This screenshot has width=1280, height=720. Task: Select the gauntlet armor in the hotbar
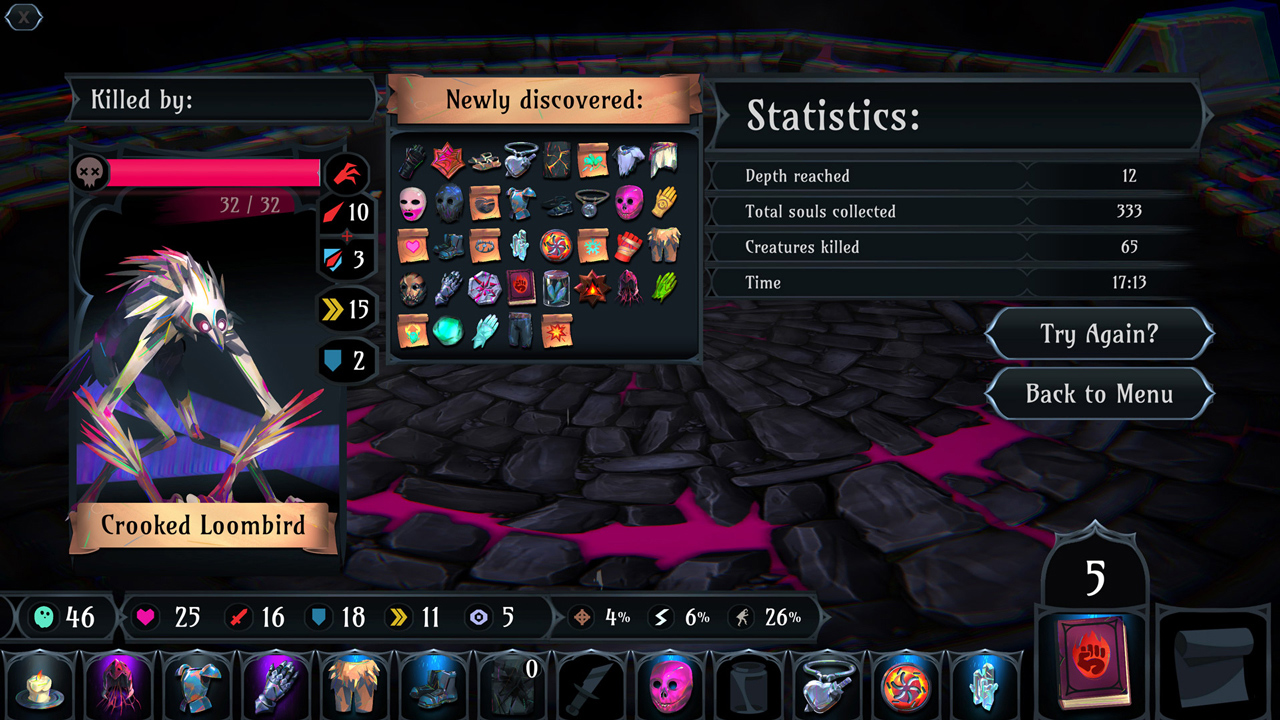(x=277, y=686)
